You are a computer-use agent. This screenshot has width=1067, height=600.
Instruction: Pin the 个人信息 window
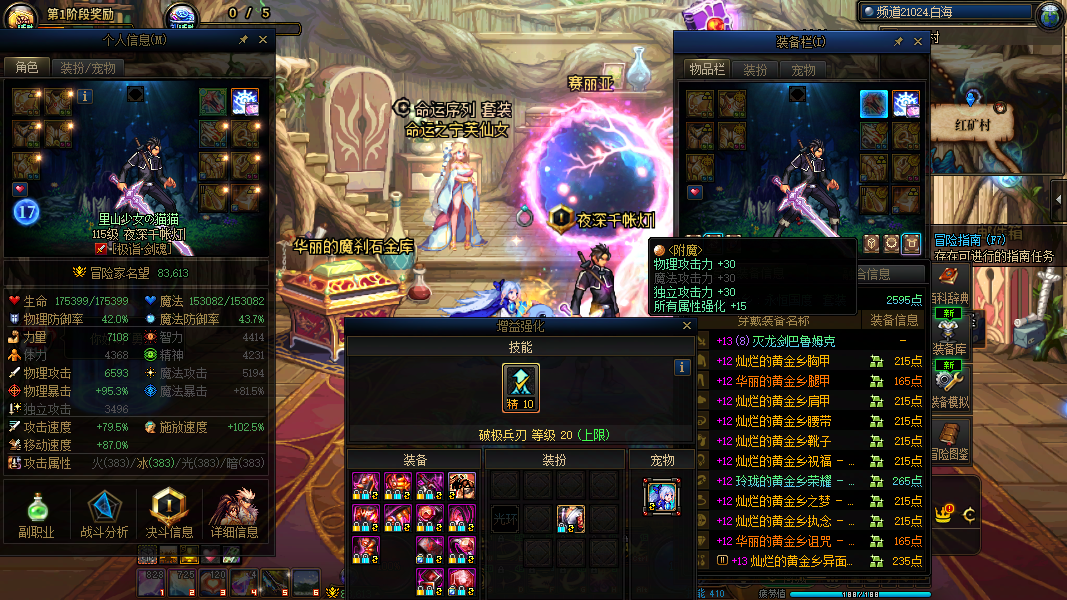pyautogui.click(x=243, y=40)
